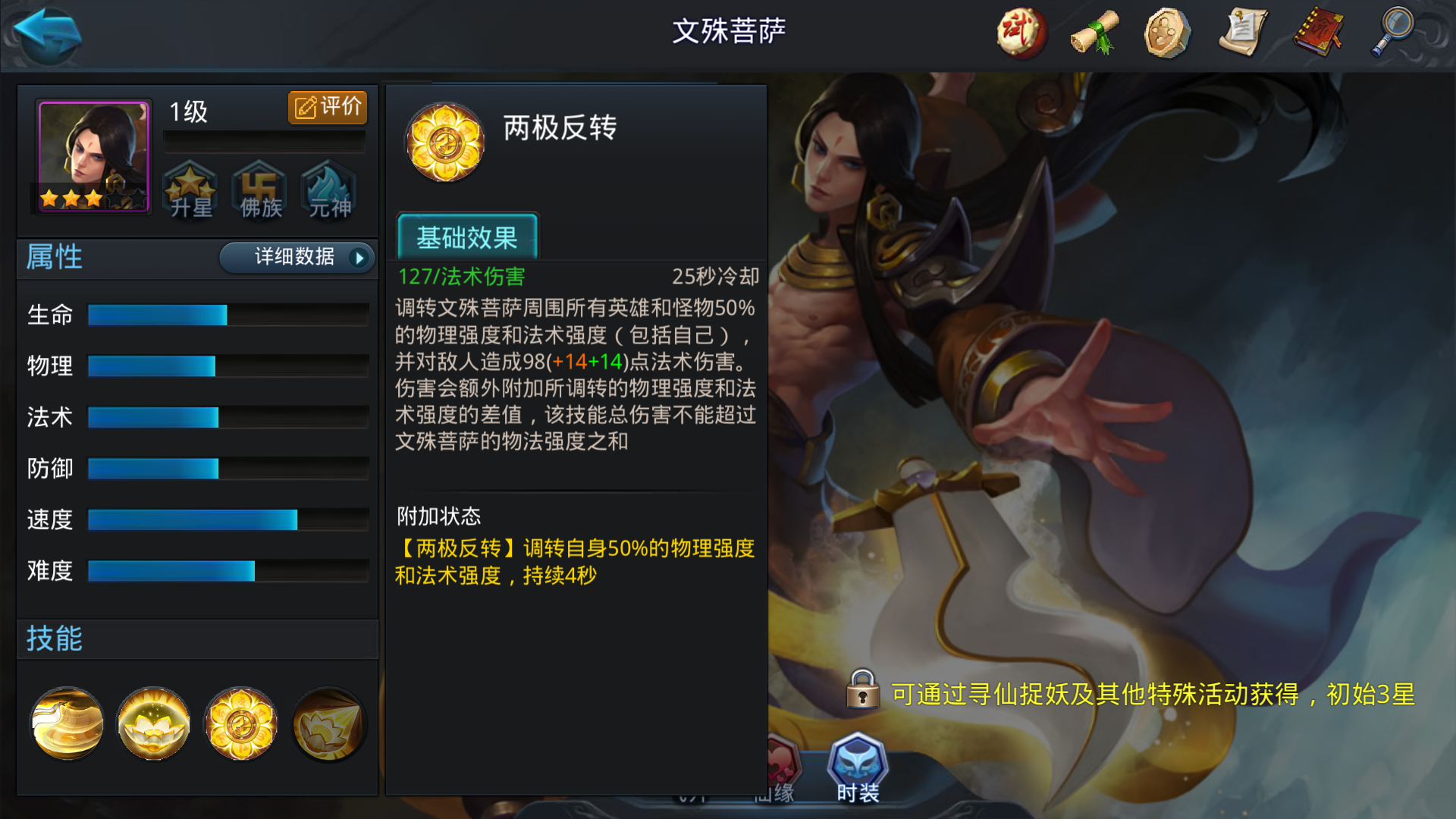The image size is (1456, 819).
Task: Open the trial chess-piece icon in top bar
Action: coord(1020,33)
